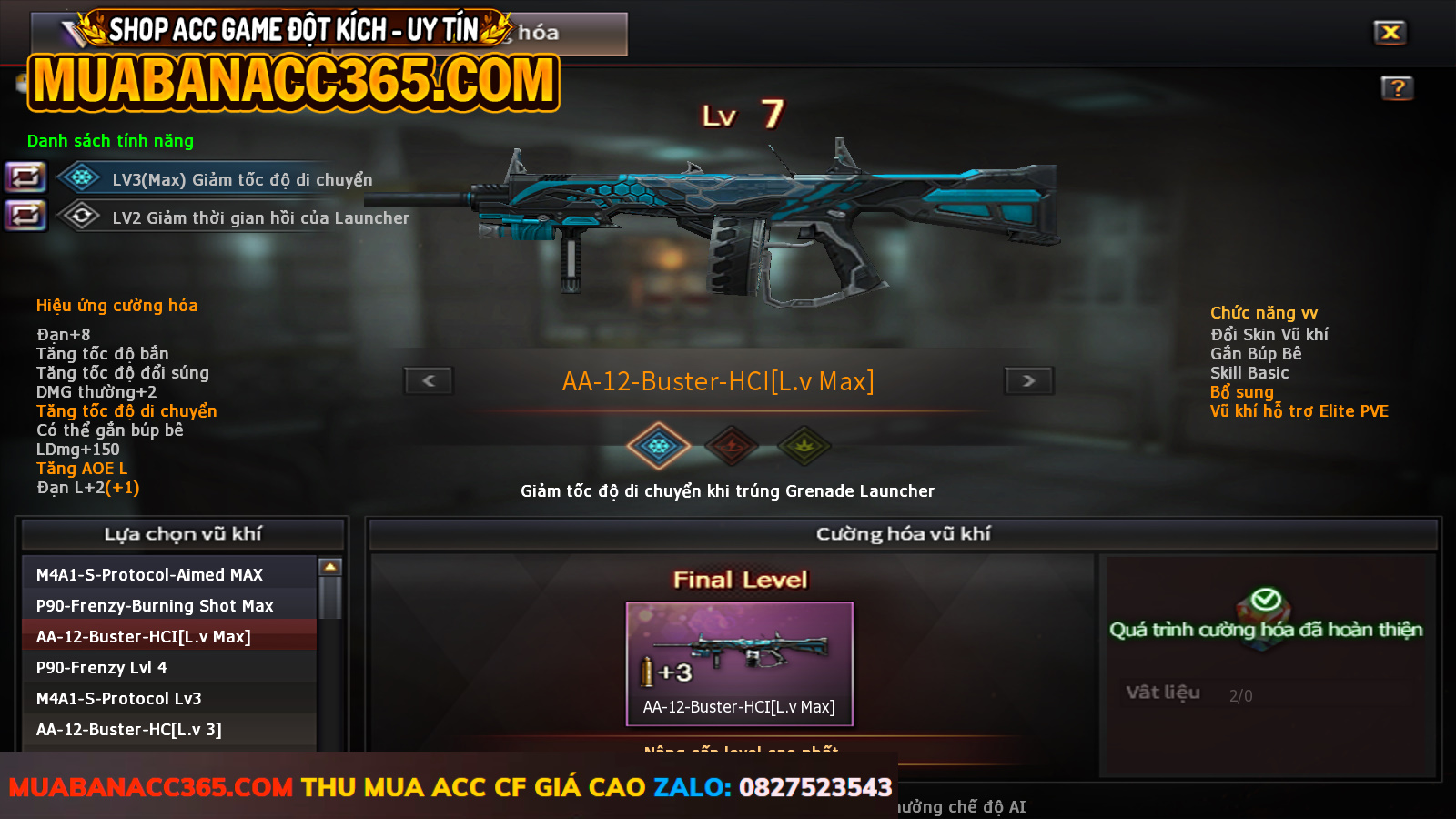Pick P90-Frenzy Lvl 4 from the list

click(169, 667)
